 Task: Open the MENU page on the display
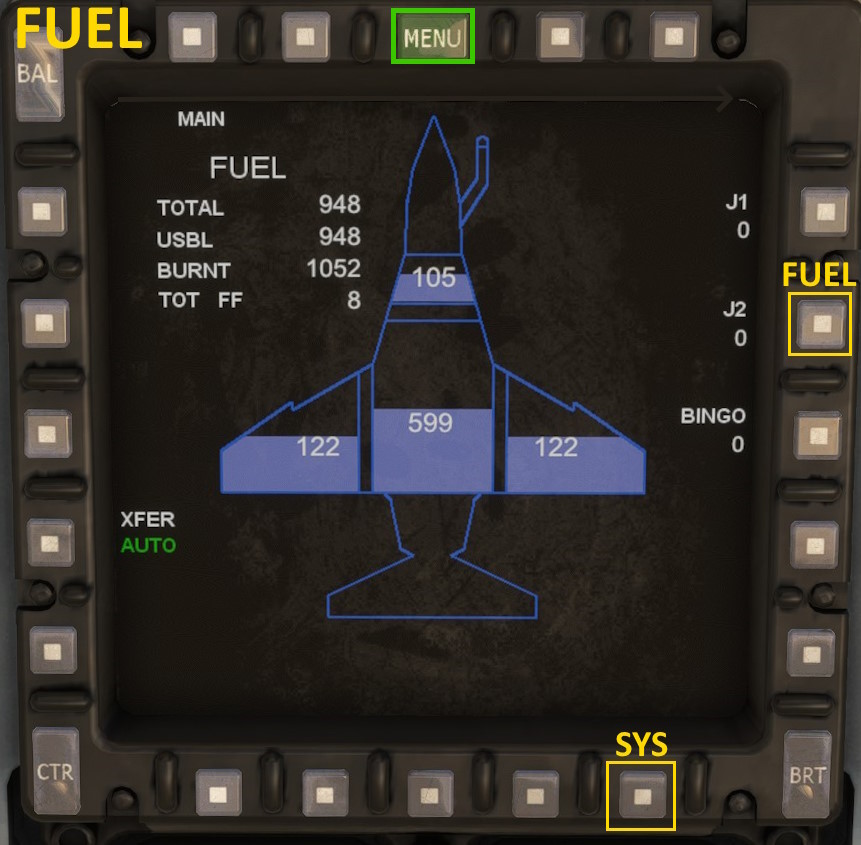click(x=432, y=38)
